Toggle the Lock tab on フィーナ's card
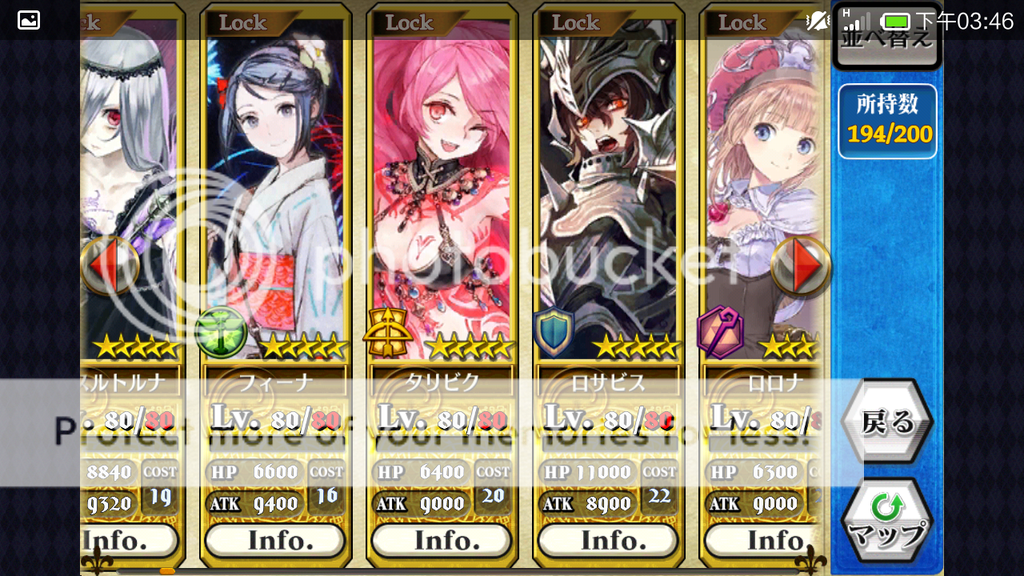This screenshot has width=1024, height=576. (x=243, y=23)
